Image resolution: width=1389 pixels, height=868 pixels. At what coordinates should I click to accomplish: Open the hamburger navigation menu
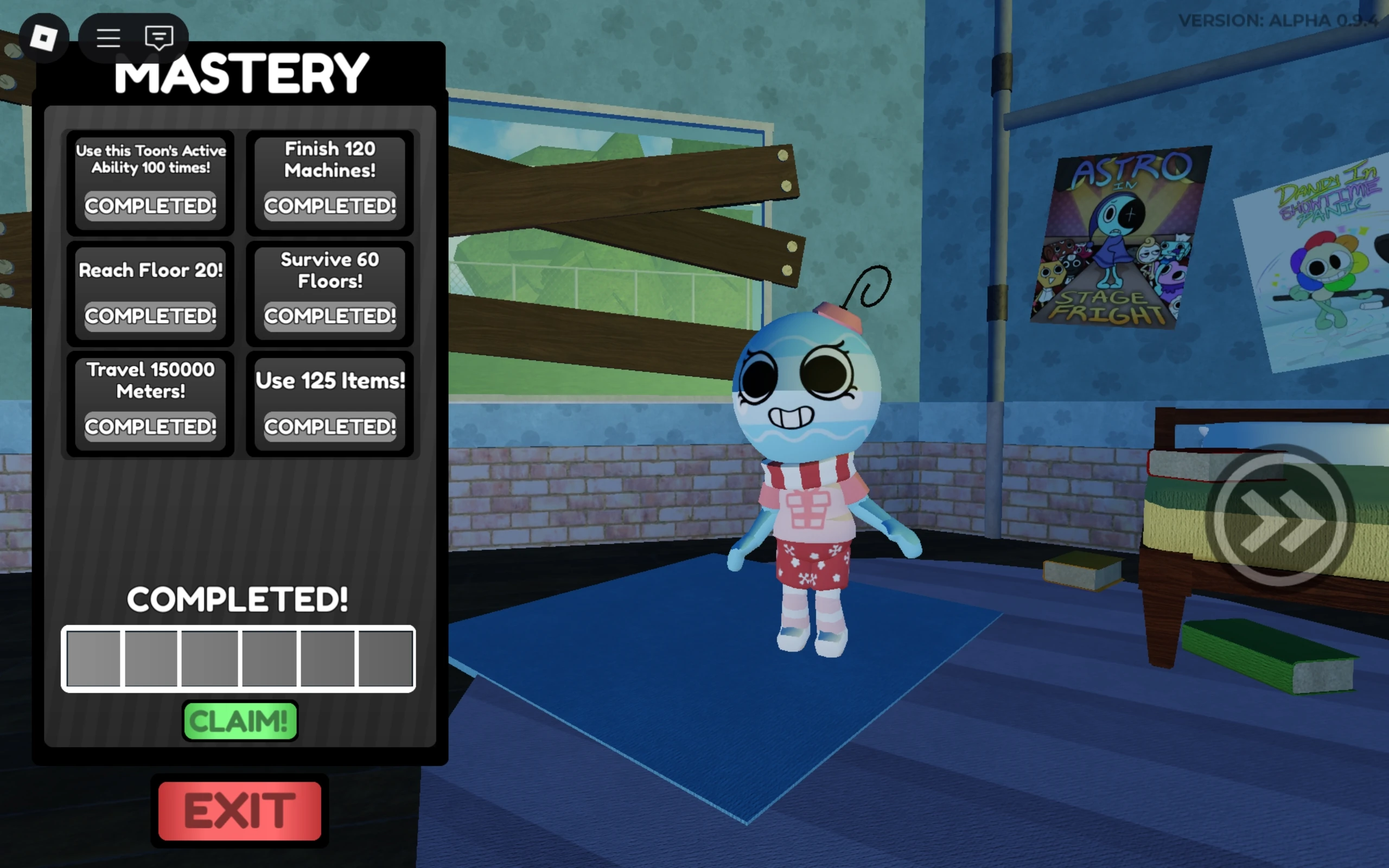(x=108, y=37)
